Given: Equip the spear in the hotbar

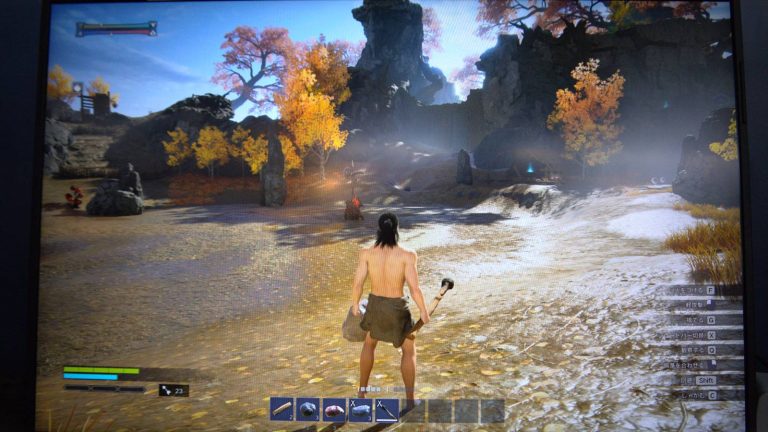Looking at the screenshot, I should (x=386, y=410).
